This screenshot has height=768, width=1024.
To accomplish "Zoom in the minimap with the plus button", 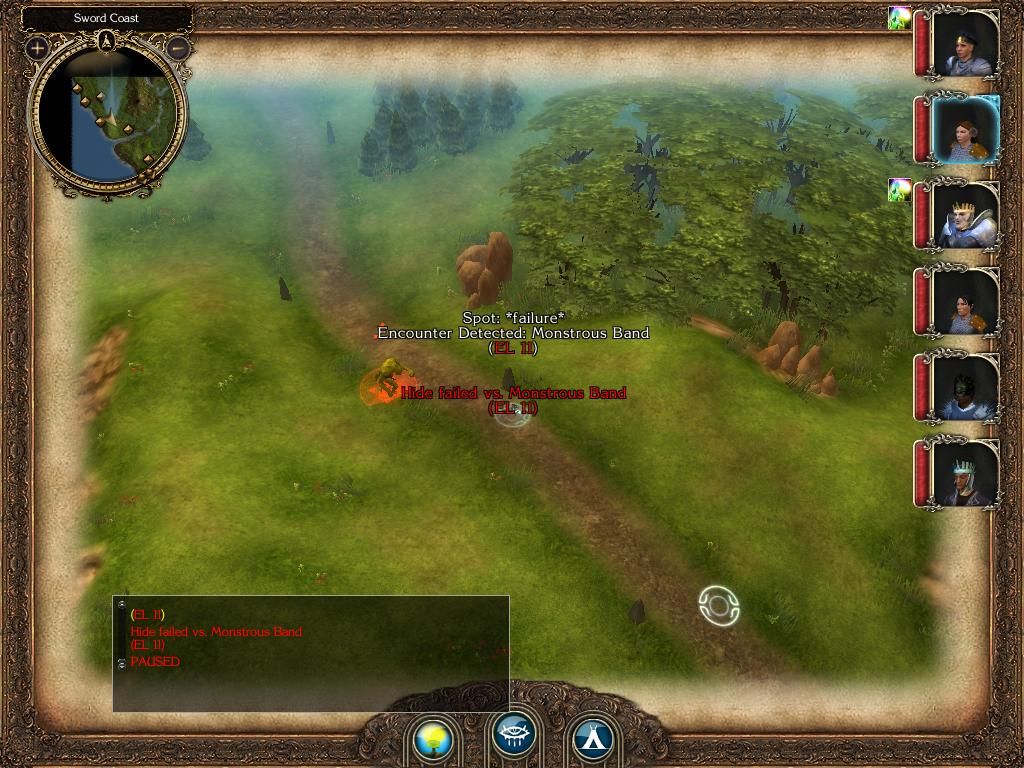I will point(38,47).
